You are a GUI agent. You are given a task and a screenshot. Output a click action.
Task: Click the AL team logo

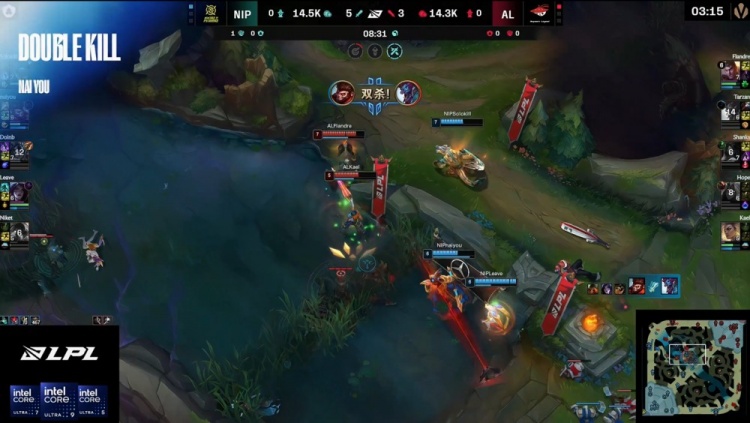(539, 12)
